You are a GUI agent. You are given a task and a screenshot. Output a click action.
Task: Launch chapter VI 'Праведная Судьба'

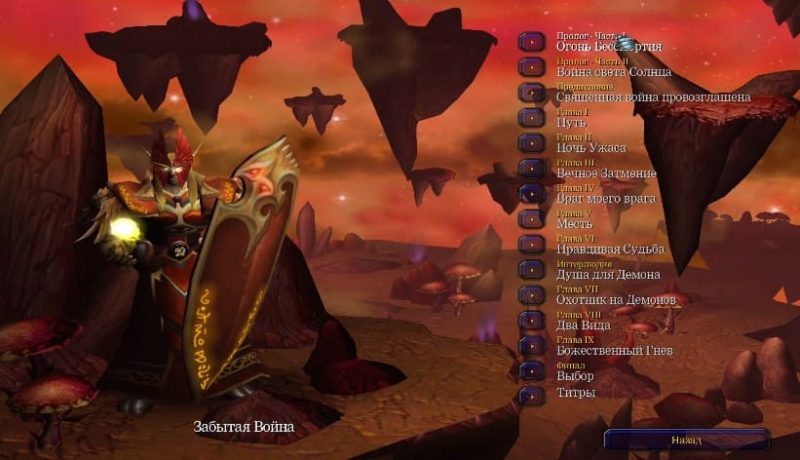[532, 245]
